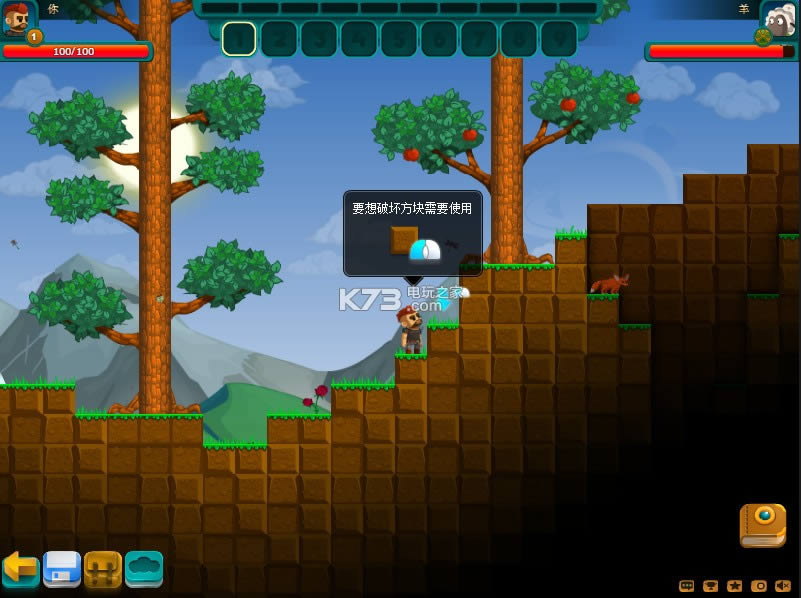Viewport: 801px width, 598px height.
Task: Open the orange journal book
Action: pyautogui.click(x=762, y=525)
